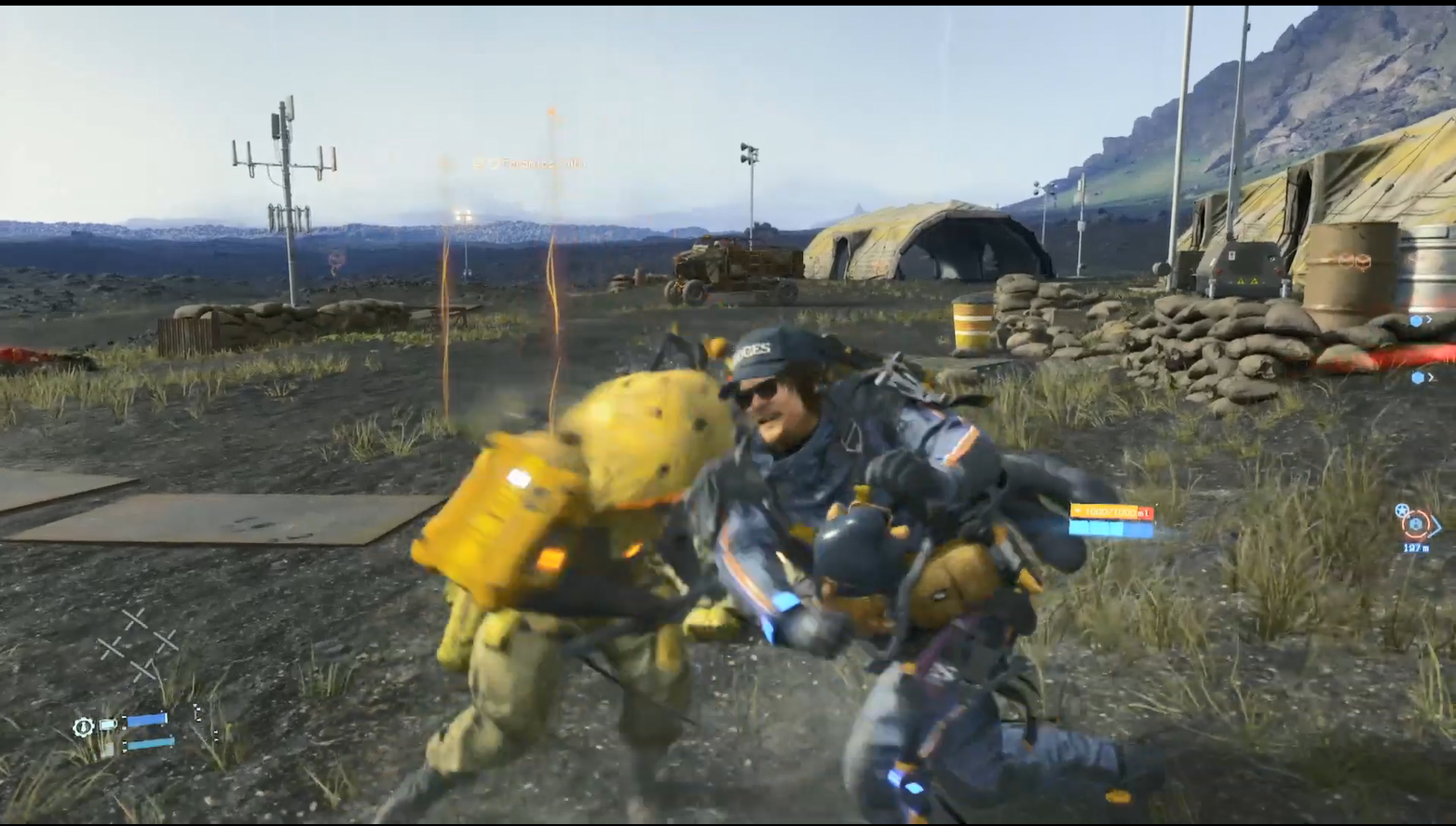The image size is (1456, 826).
Task: Click the gear-shaped status icon
Action: click(84, 726)
